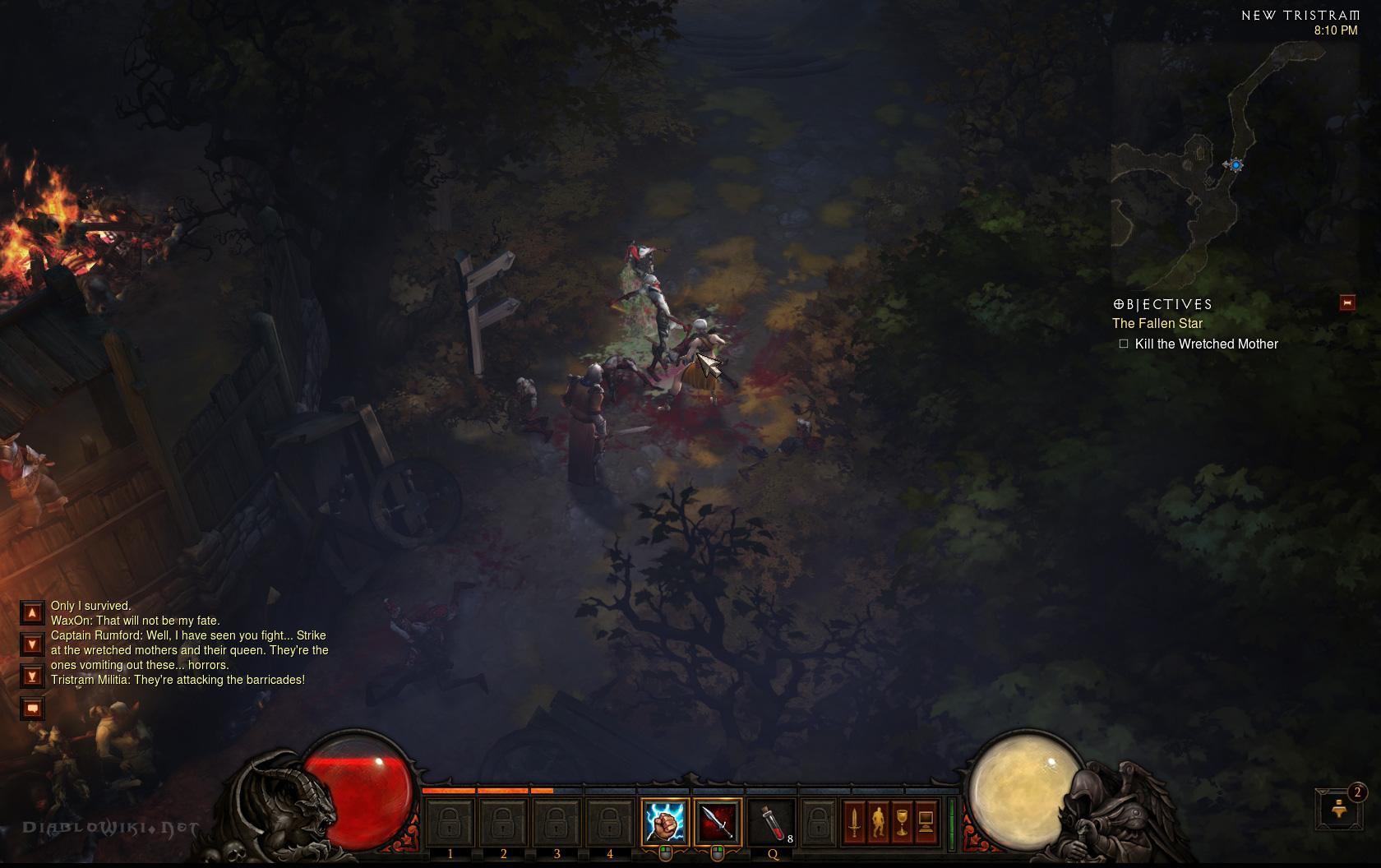
Task: Select the bloody dagger skill slot
Action: point(718,822)
